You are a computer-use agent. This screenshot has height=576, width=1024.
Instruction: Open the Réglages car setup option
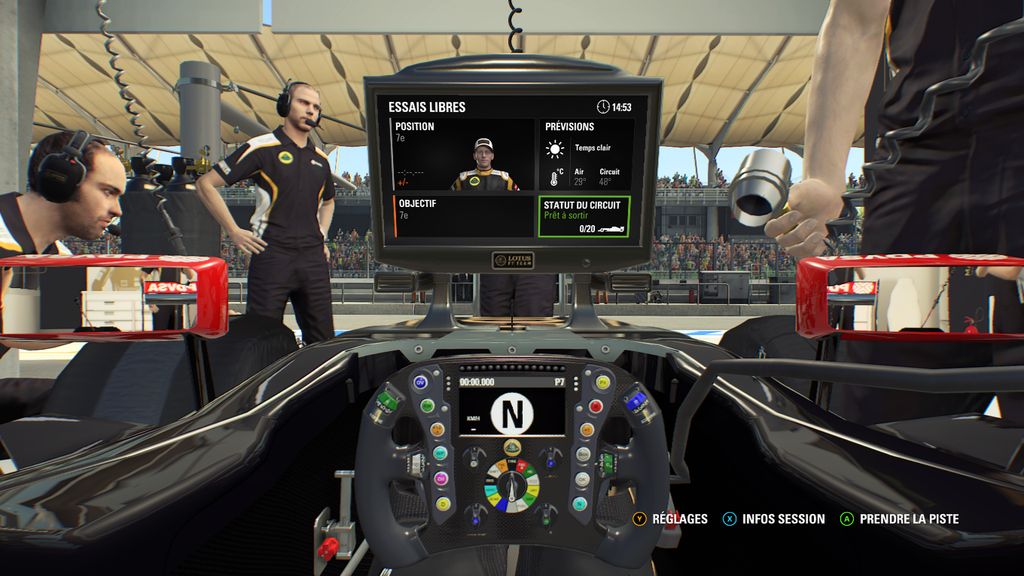(670, 519)
